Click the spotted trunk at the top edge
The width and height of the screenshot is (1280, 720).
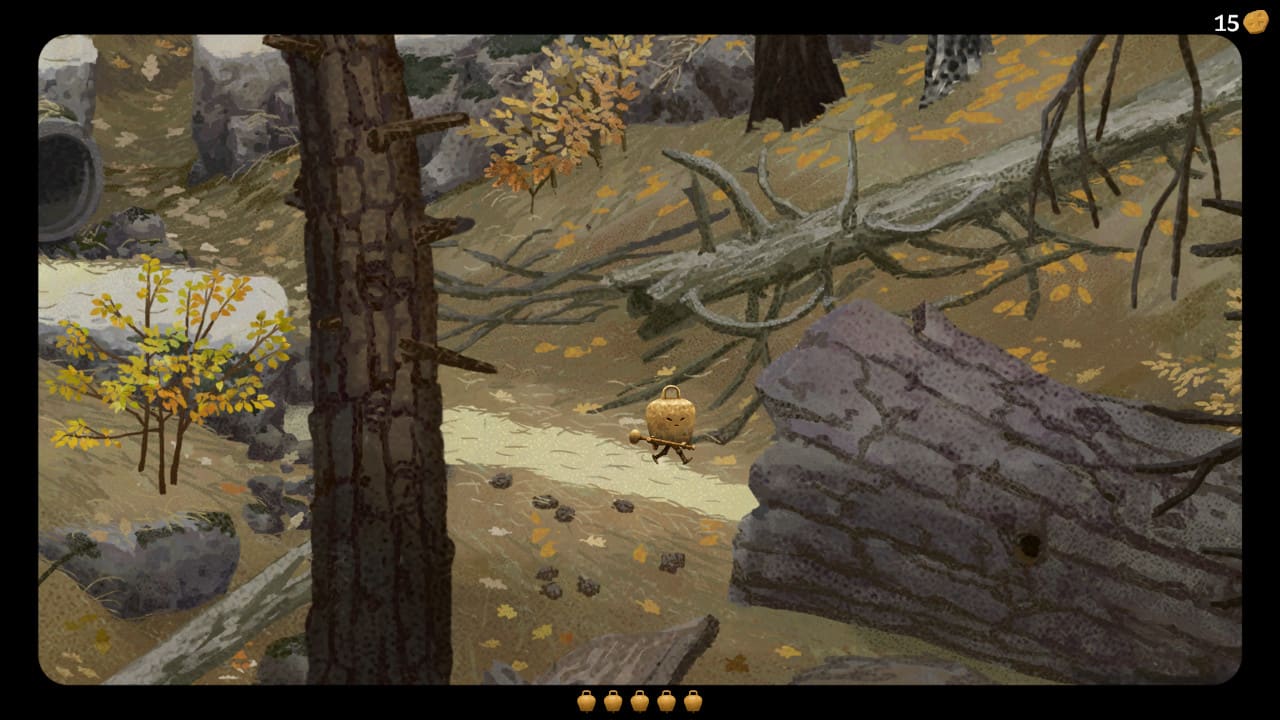[950, 60]
